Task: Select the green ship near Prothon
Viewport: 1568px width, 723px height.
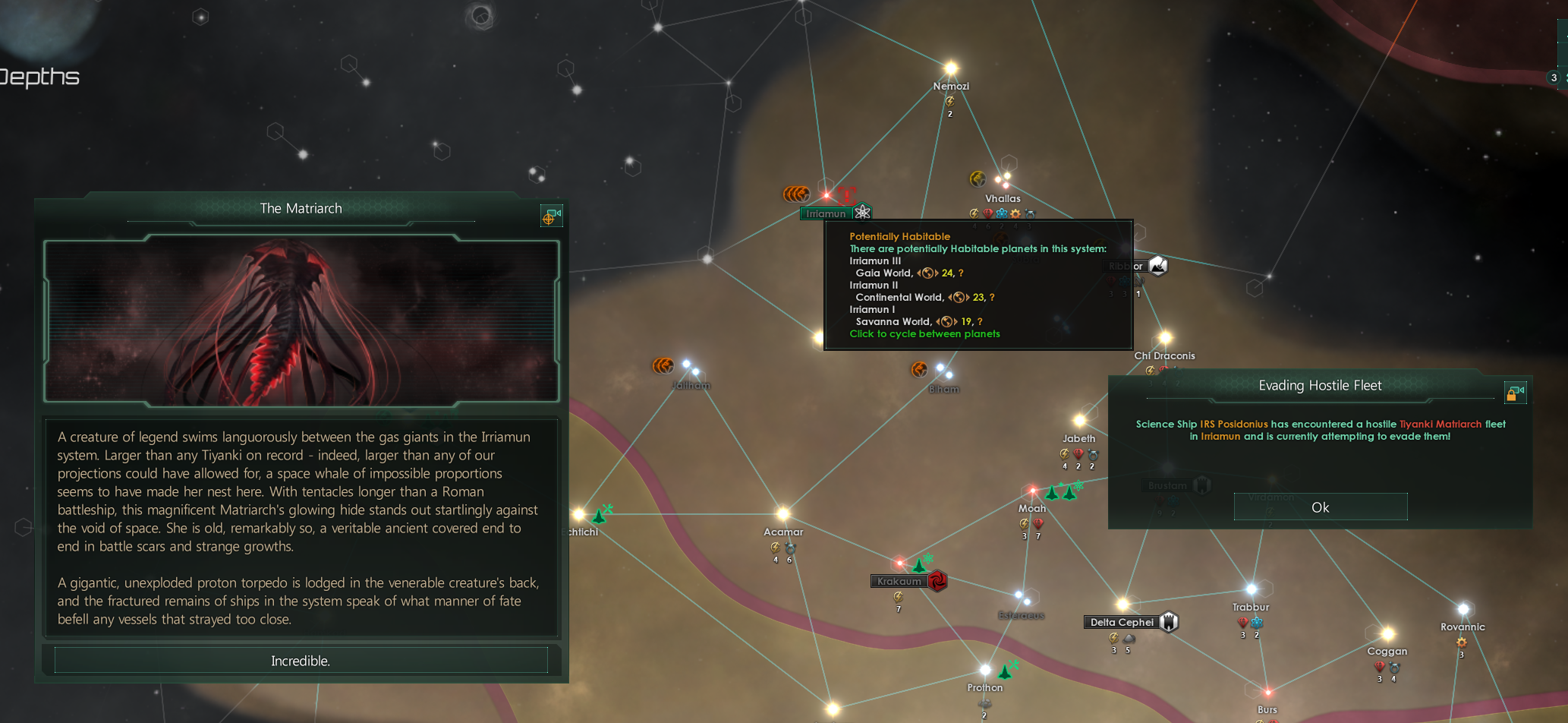Action: 1006,671
